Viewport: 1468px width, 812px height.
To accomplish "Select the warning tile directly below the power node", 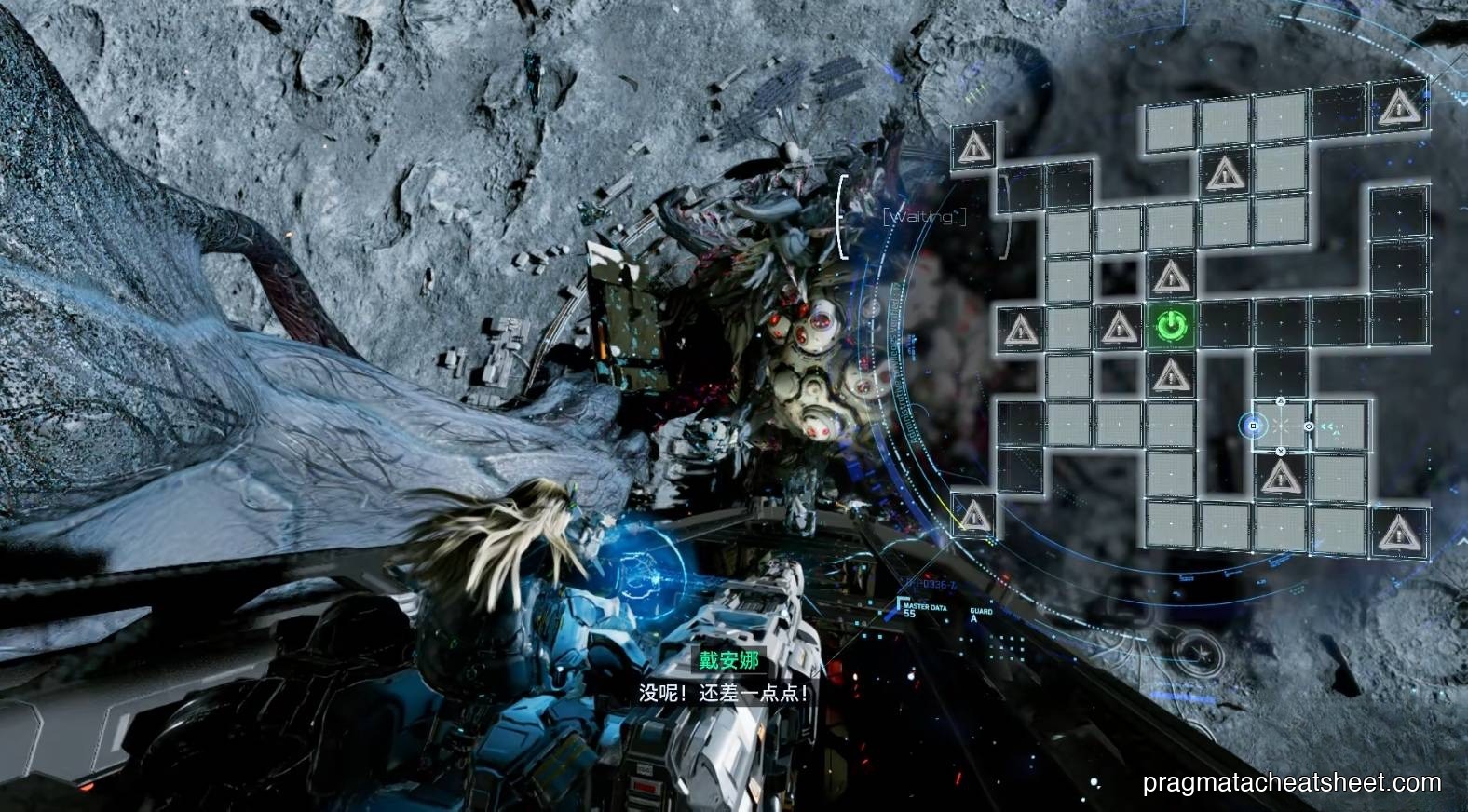I will tap(1171, 376).
